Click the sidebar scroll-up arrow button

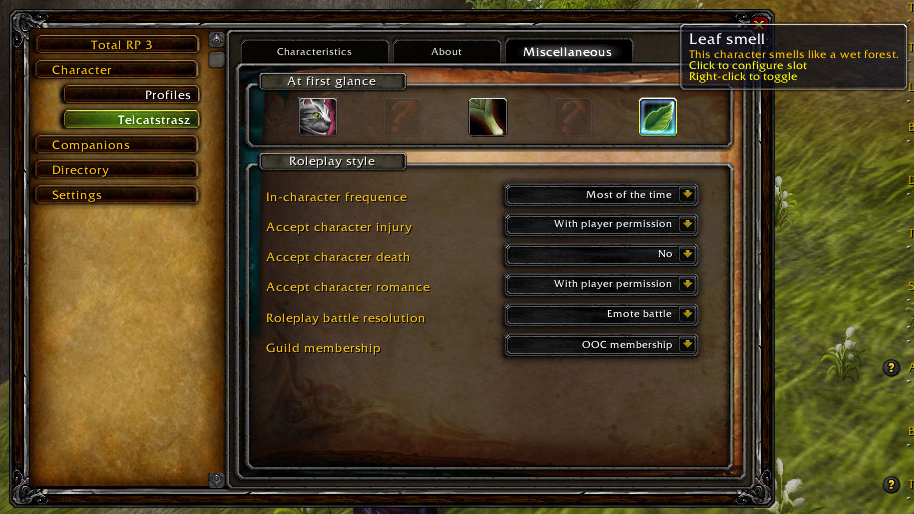tap(216, 40)
